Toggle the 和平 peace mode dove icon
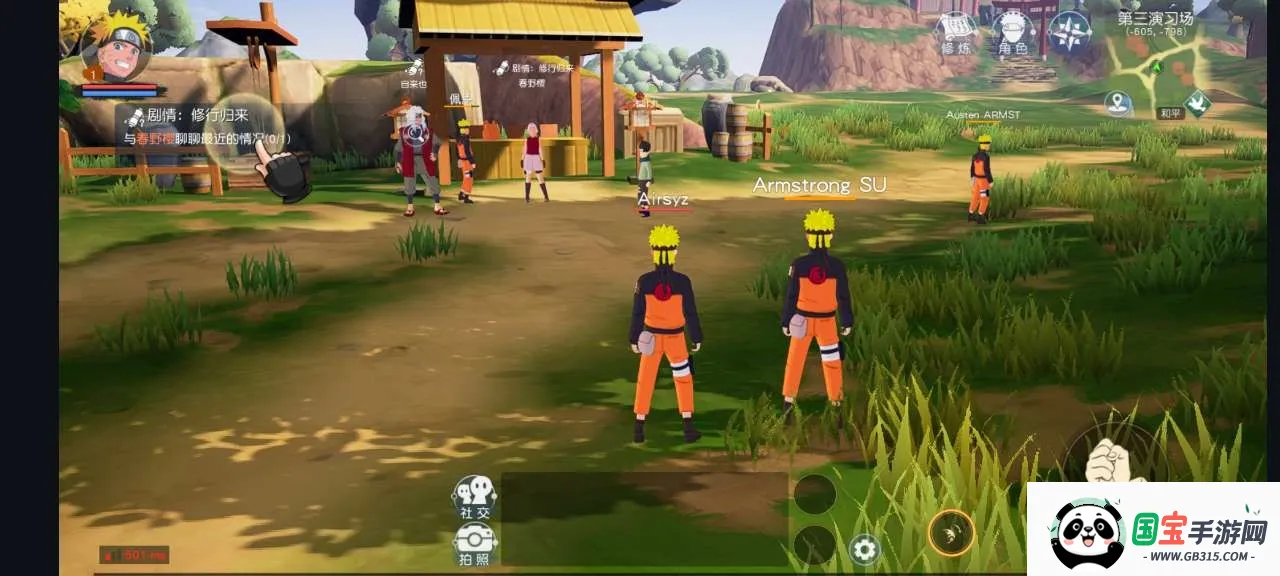 click(1197, 103)
